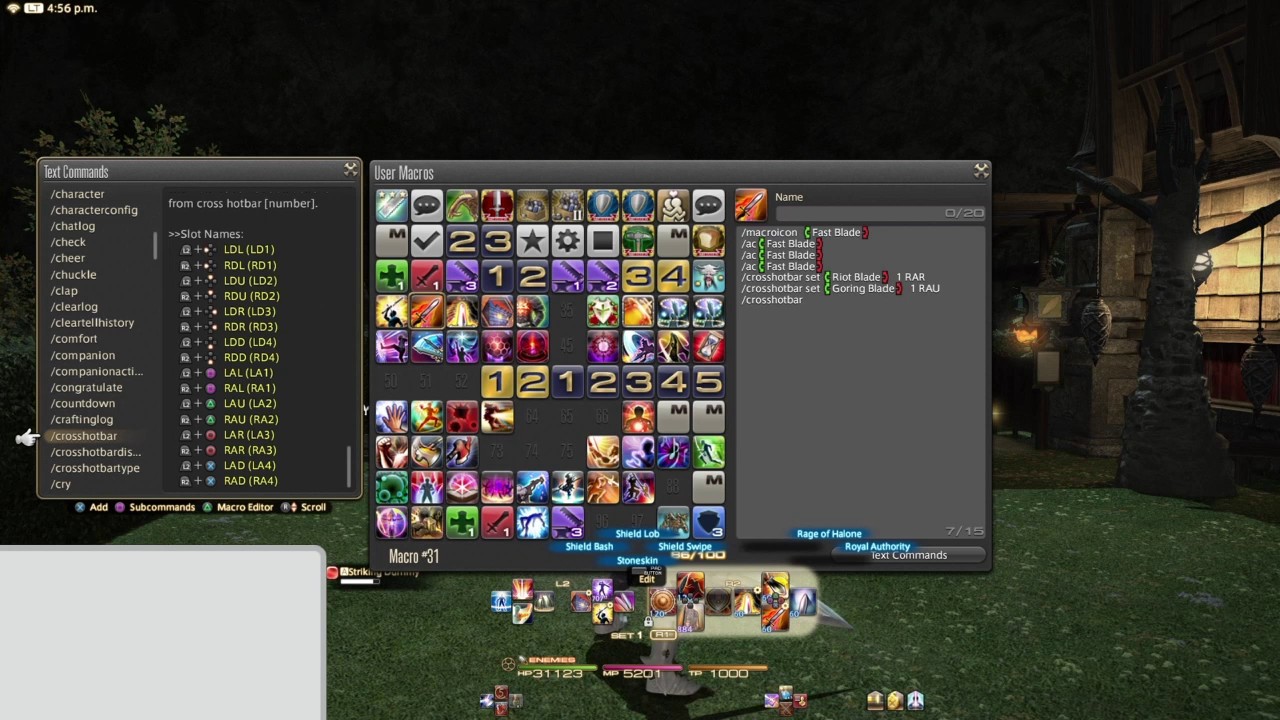The width and height of the screenshot is (1280, 720).
Task: Select the Shield Bash action icon
Action: click(x=588, y=546)
